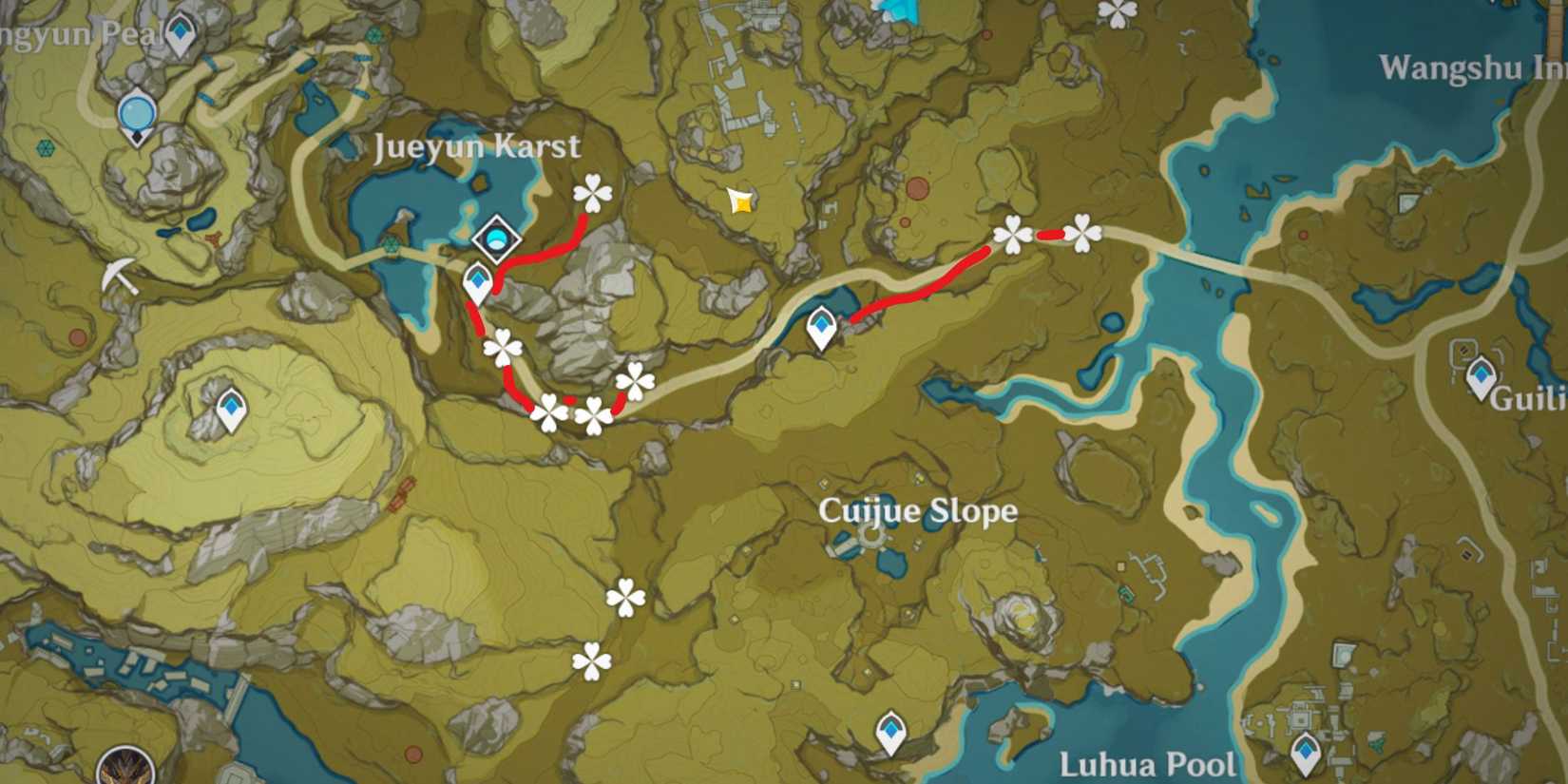The height and width of the screenshot is (784, 1568).
Task: Click the Jueyun Karst location label
Action: [x=478, y=147]
